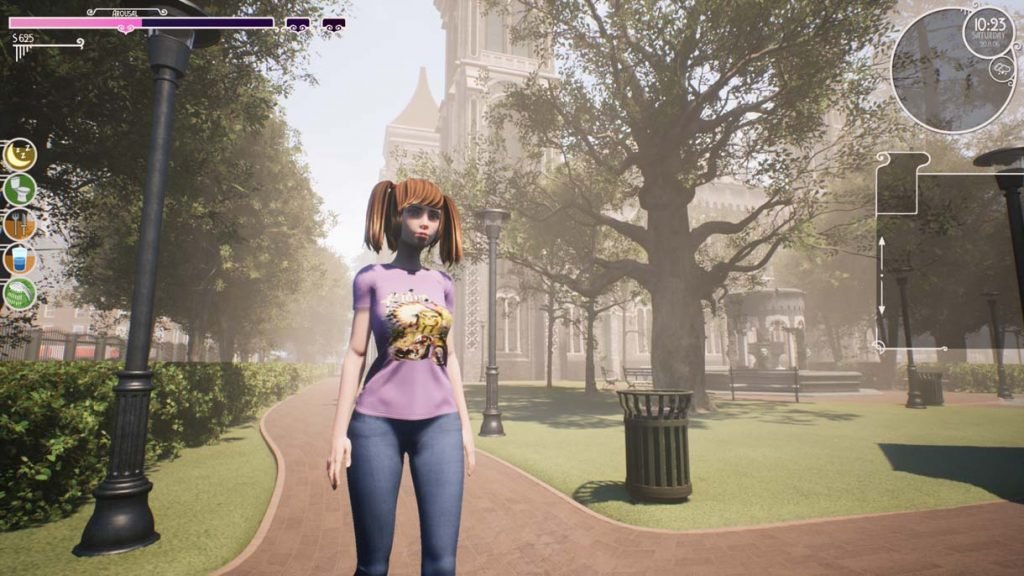Select the toilet need icon

(x=19, y=189)
